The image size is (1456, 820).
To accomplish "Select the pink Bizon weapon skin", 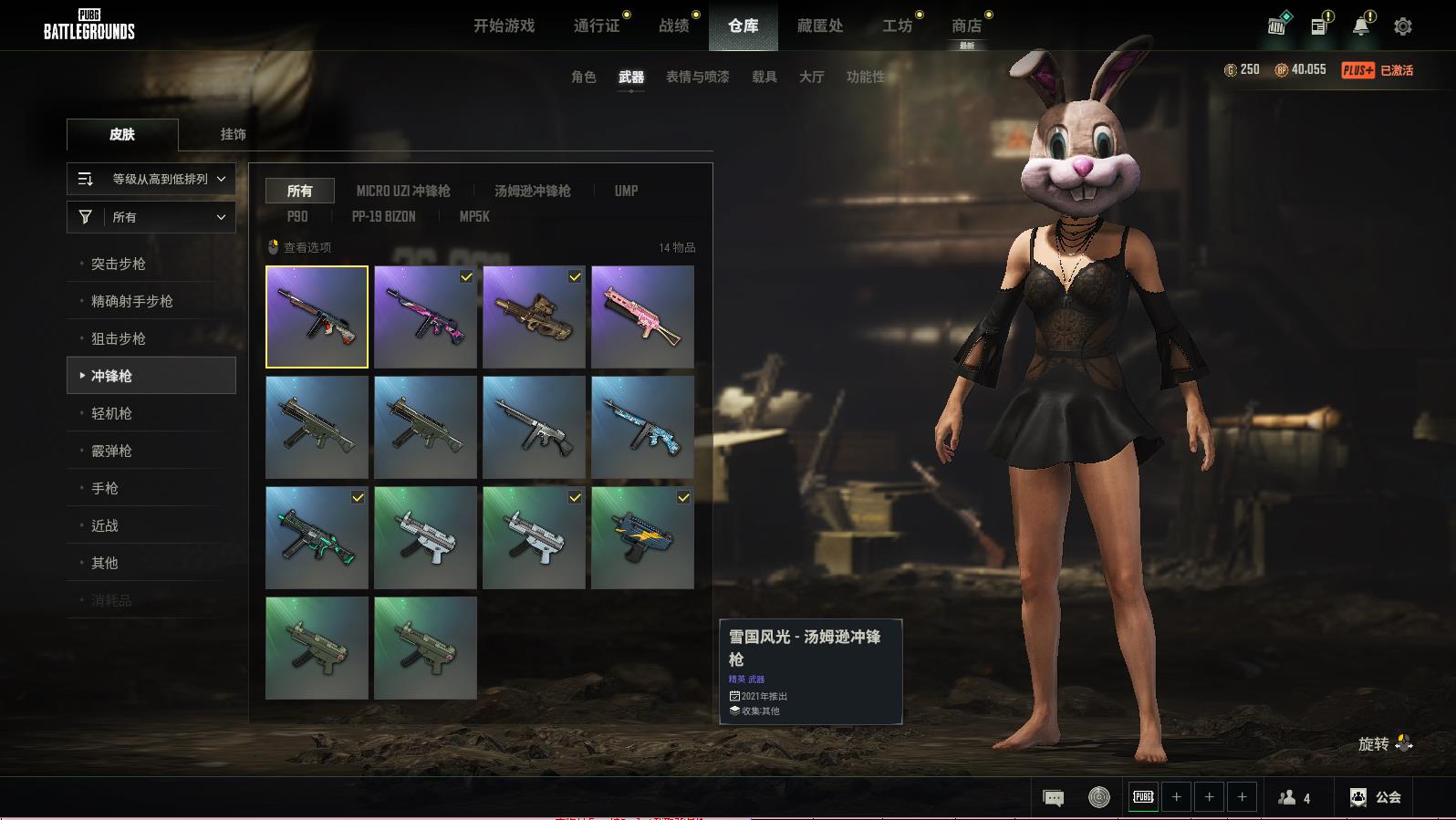I will coord(642,317).
